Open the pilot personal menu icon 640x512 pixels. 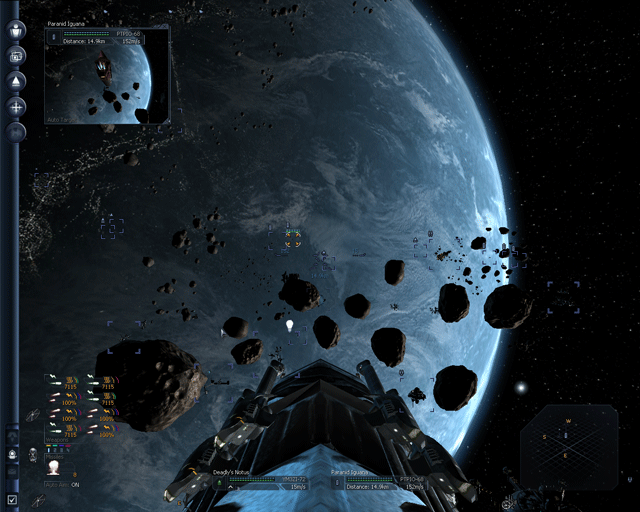pos(17,30)
